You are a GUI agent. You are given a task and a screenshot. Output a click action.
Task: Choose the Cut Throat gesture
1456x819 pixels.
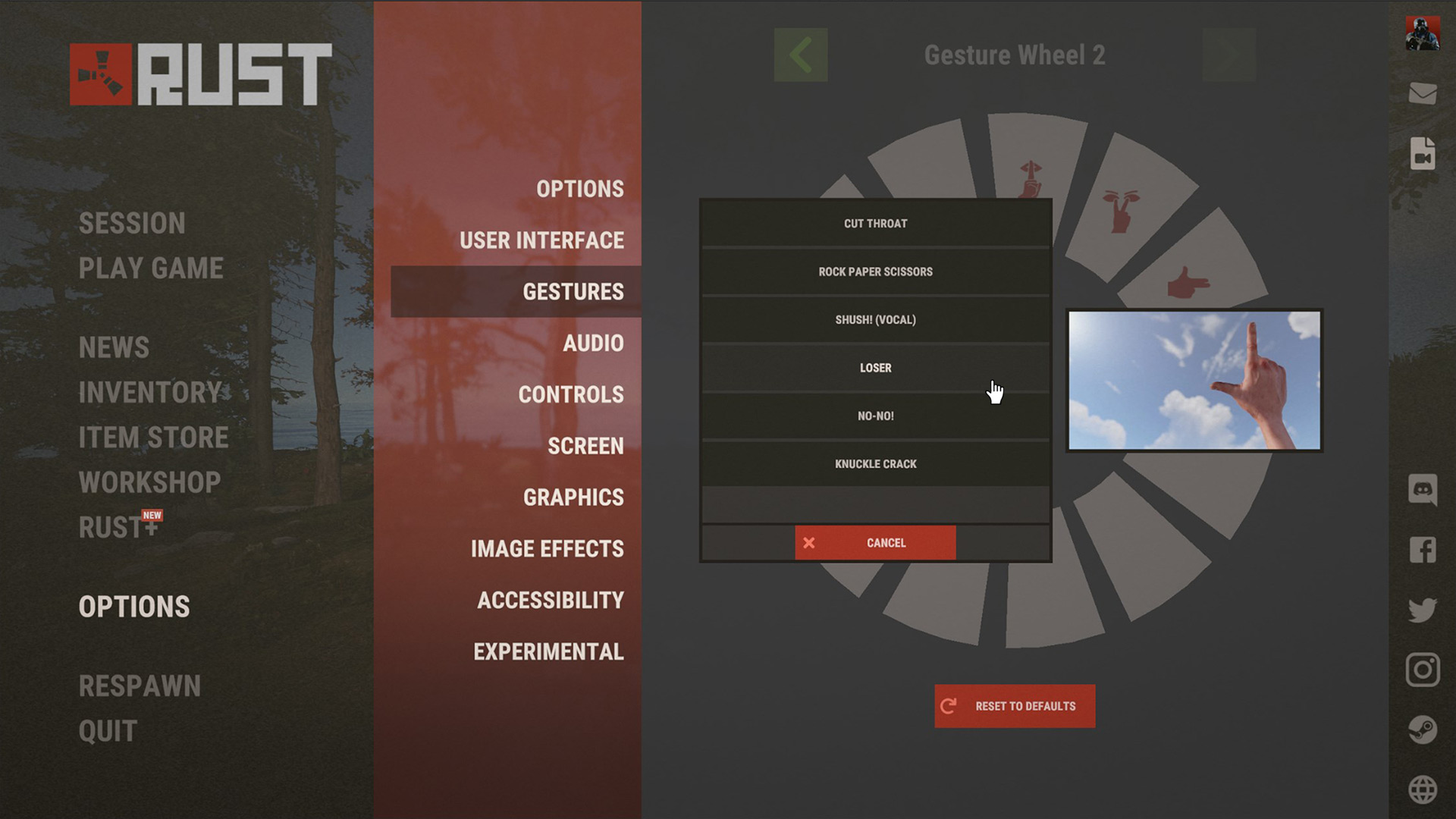[875, 224]
